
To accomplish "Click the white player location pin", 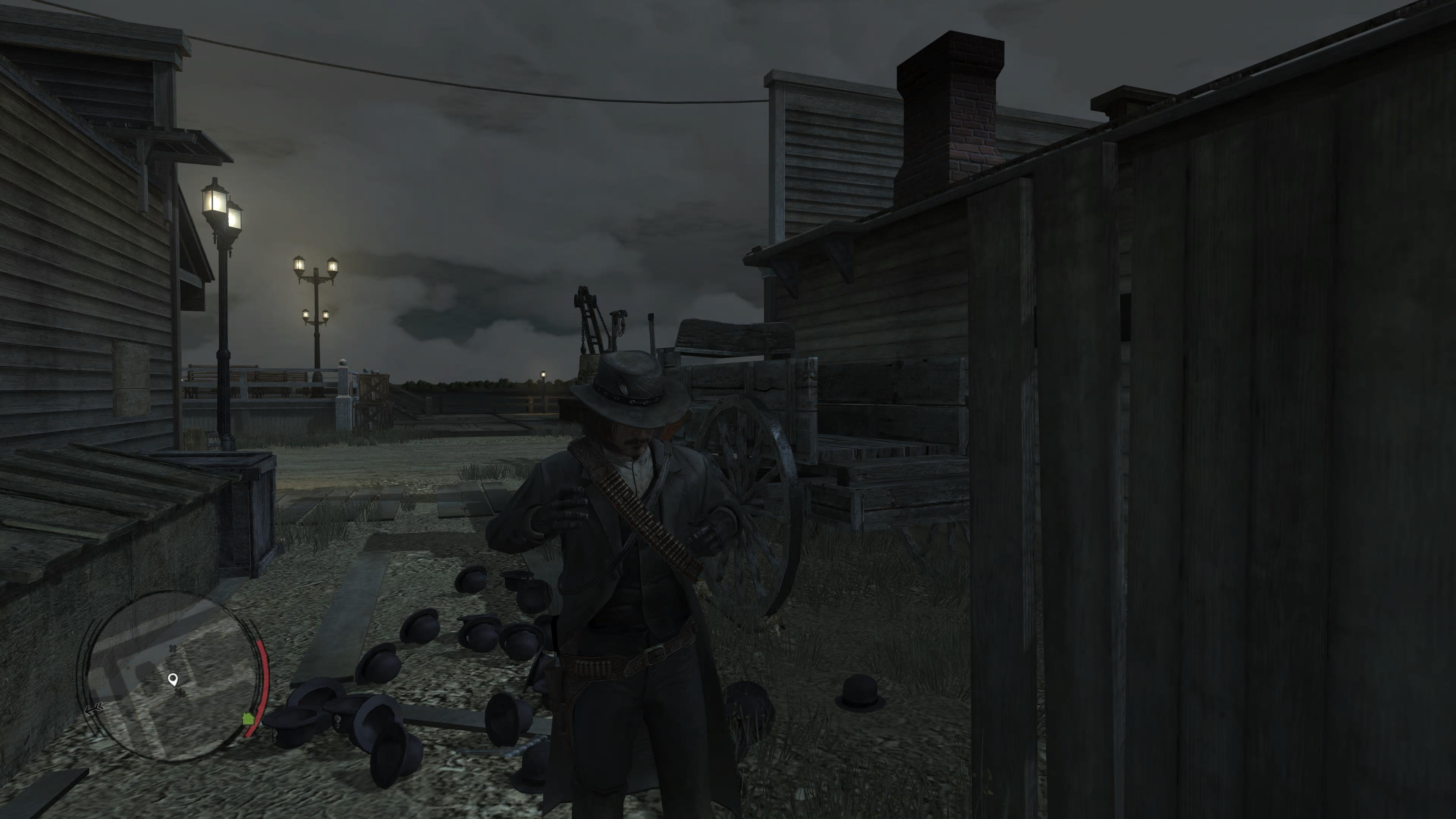I will [x=173, y=679].
